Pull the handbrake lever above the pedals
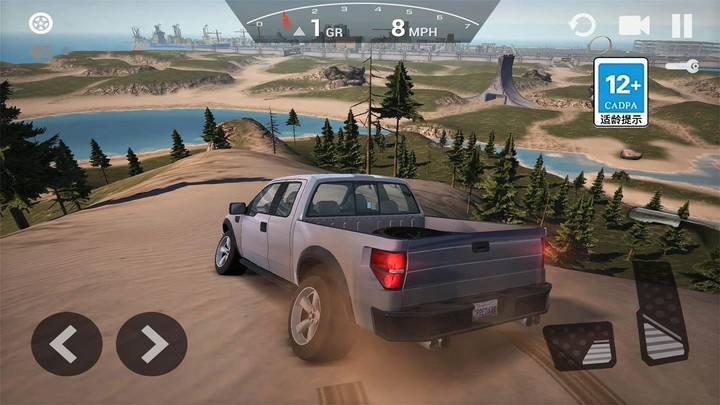Viewport: 720px width, 405px height. 655,216
